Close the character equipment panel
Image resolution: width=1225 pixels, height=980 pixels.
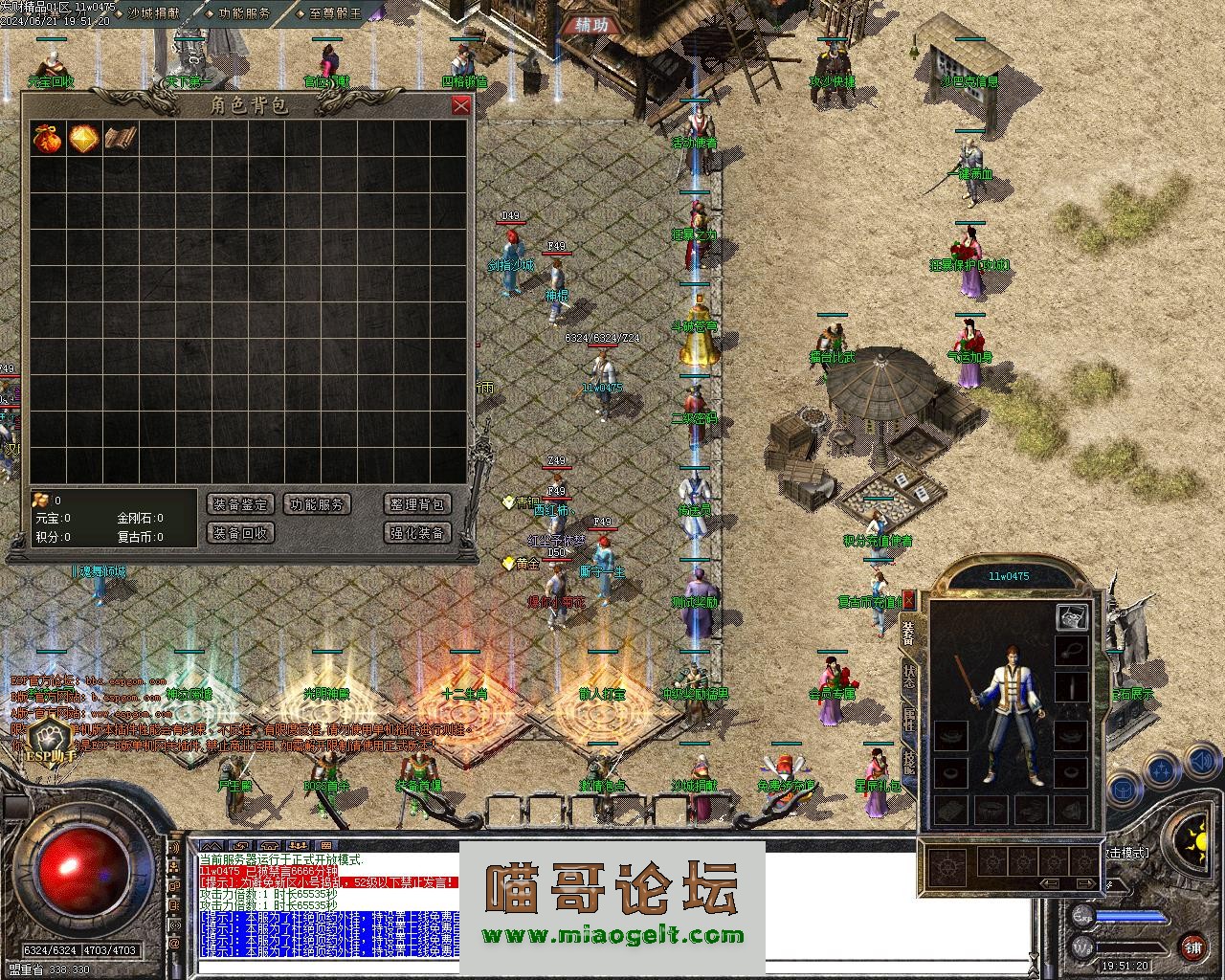(909, 601)
